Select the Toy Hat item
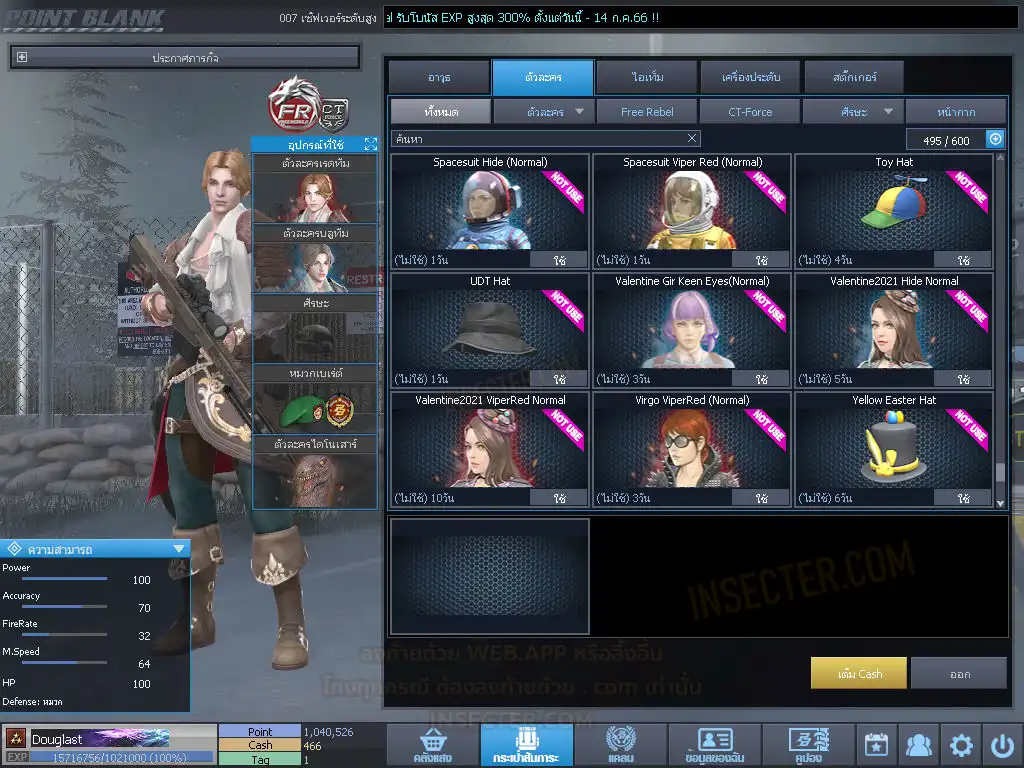This screenshot has height=768, width=1024. tap(894, 210)
